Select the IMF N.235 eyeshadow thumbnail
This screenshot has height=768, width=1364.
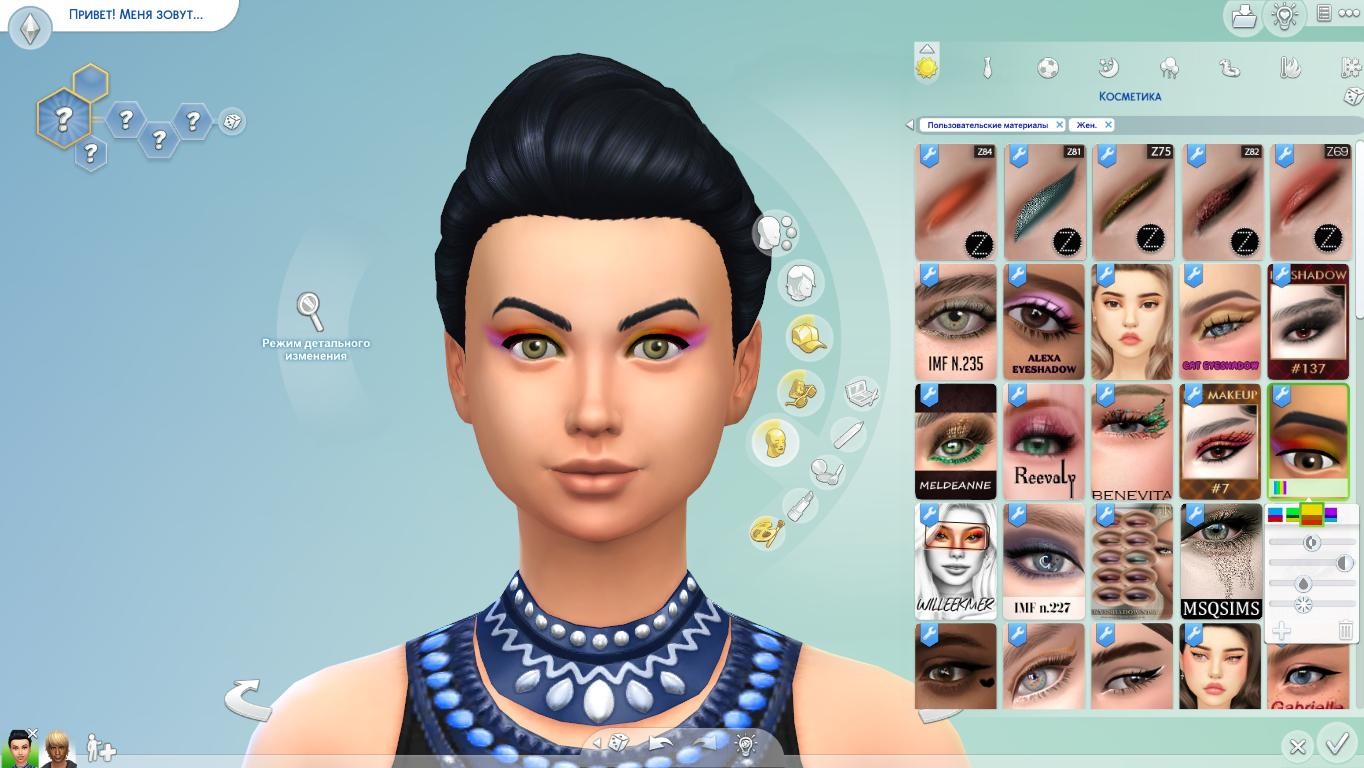click(x=955, y=321)
